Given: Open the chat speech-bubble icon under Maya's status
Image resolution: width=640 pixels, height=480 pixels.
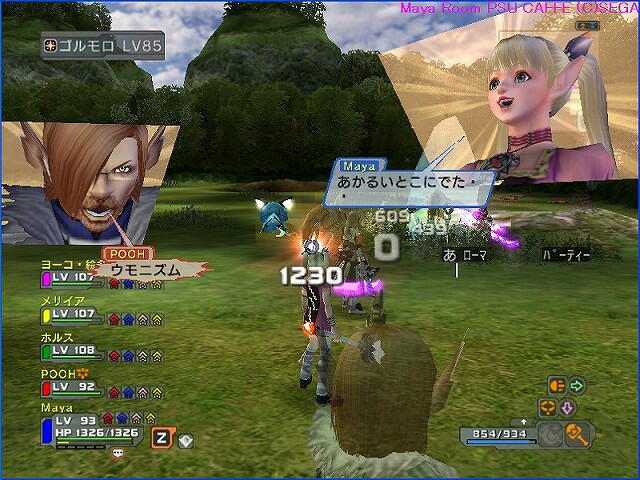Looking at the screenshot, I should click(117, 453).
